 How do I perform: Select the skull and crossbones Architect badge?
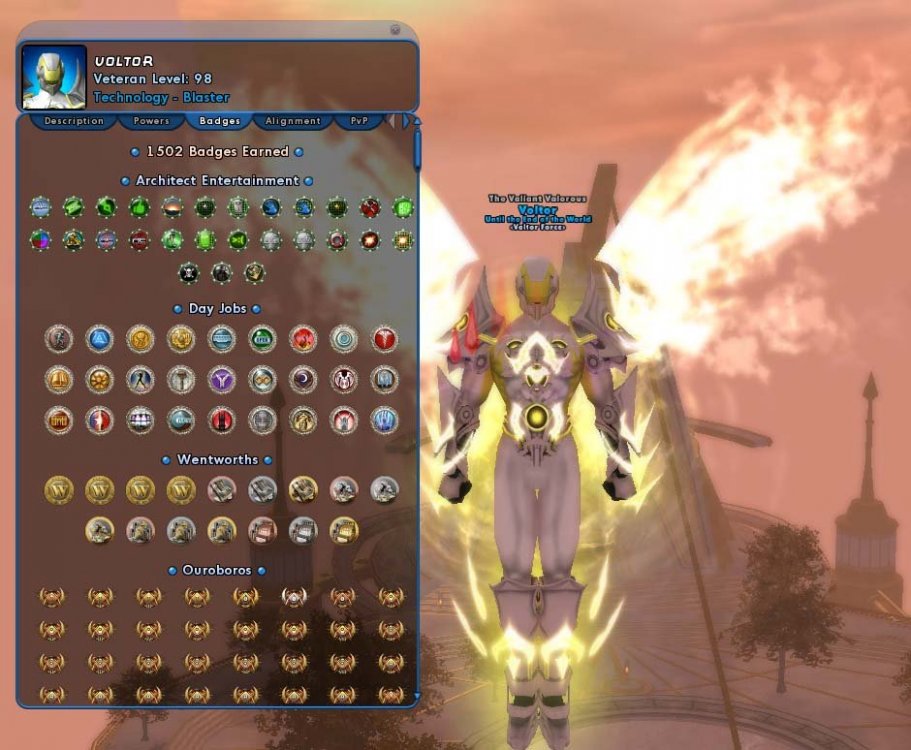click(189, 271)
